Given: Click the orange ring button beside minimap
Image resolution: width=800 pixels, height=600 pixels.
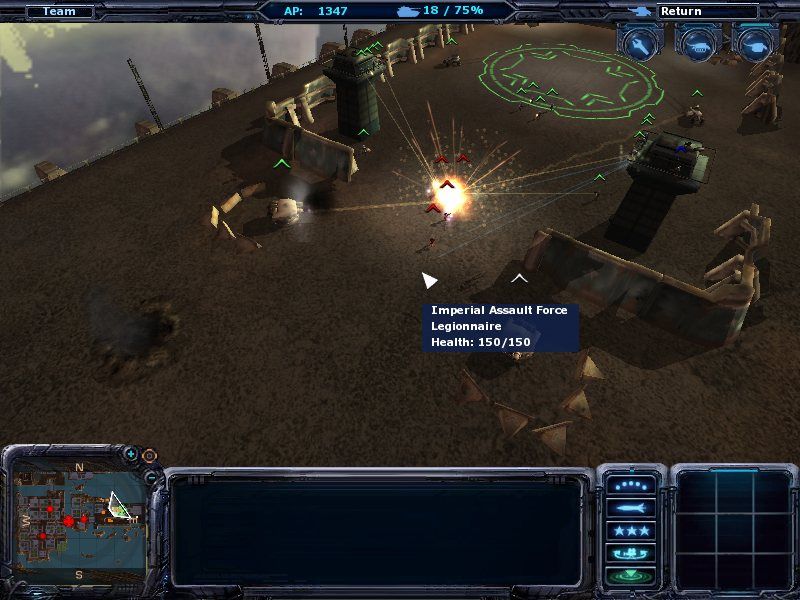Looking at the screenshot, I should 149,456.
